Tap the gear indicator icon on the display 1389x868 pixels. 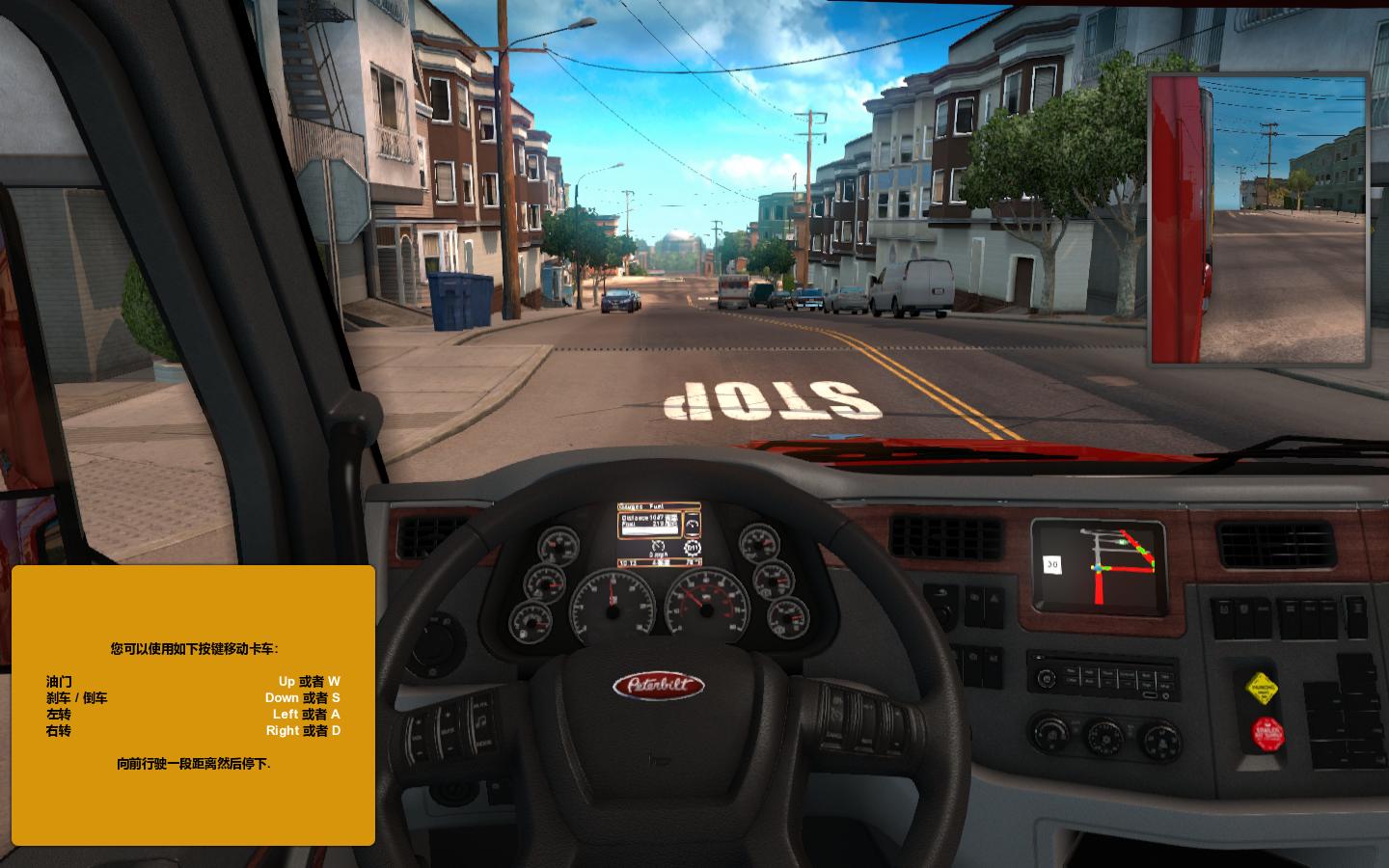[x=693, y=548]
